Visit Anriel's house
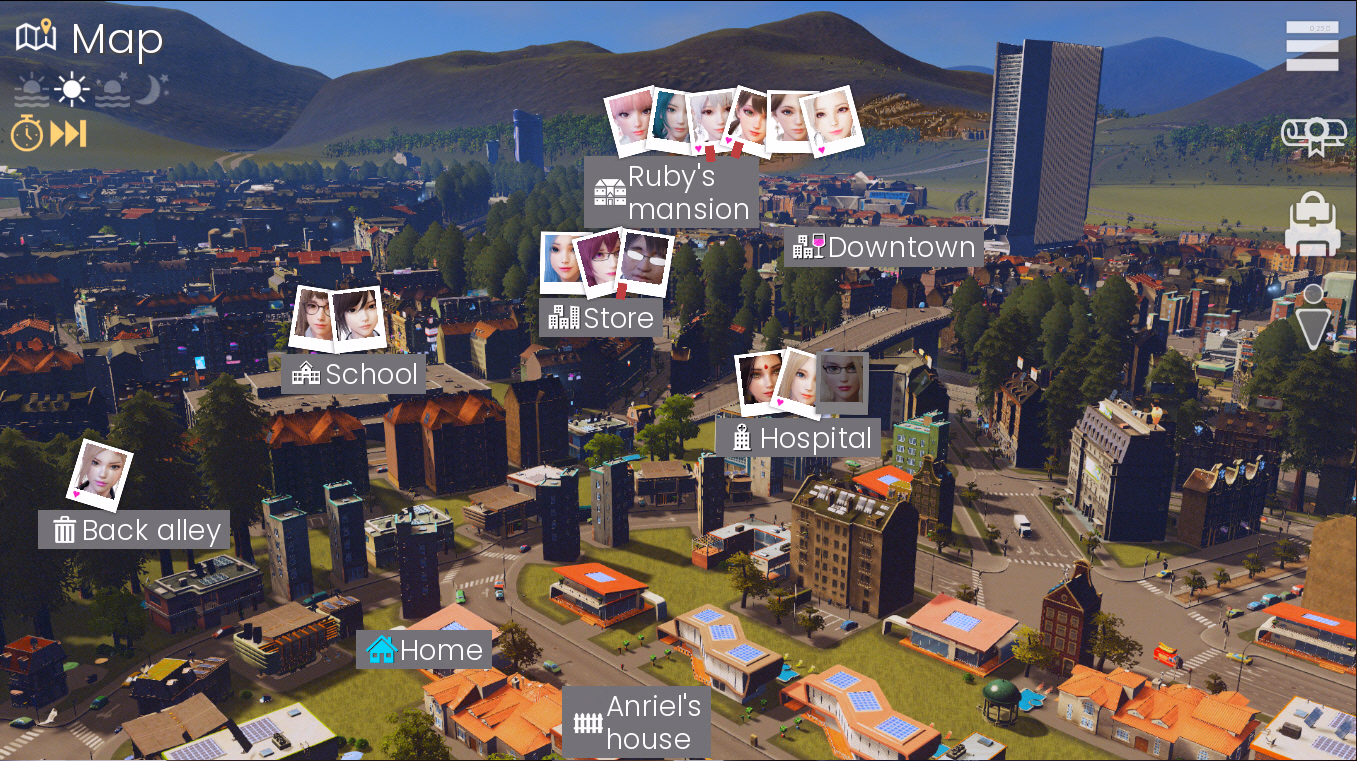1357x761 pixels. click(637, 722)
